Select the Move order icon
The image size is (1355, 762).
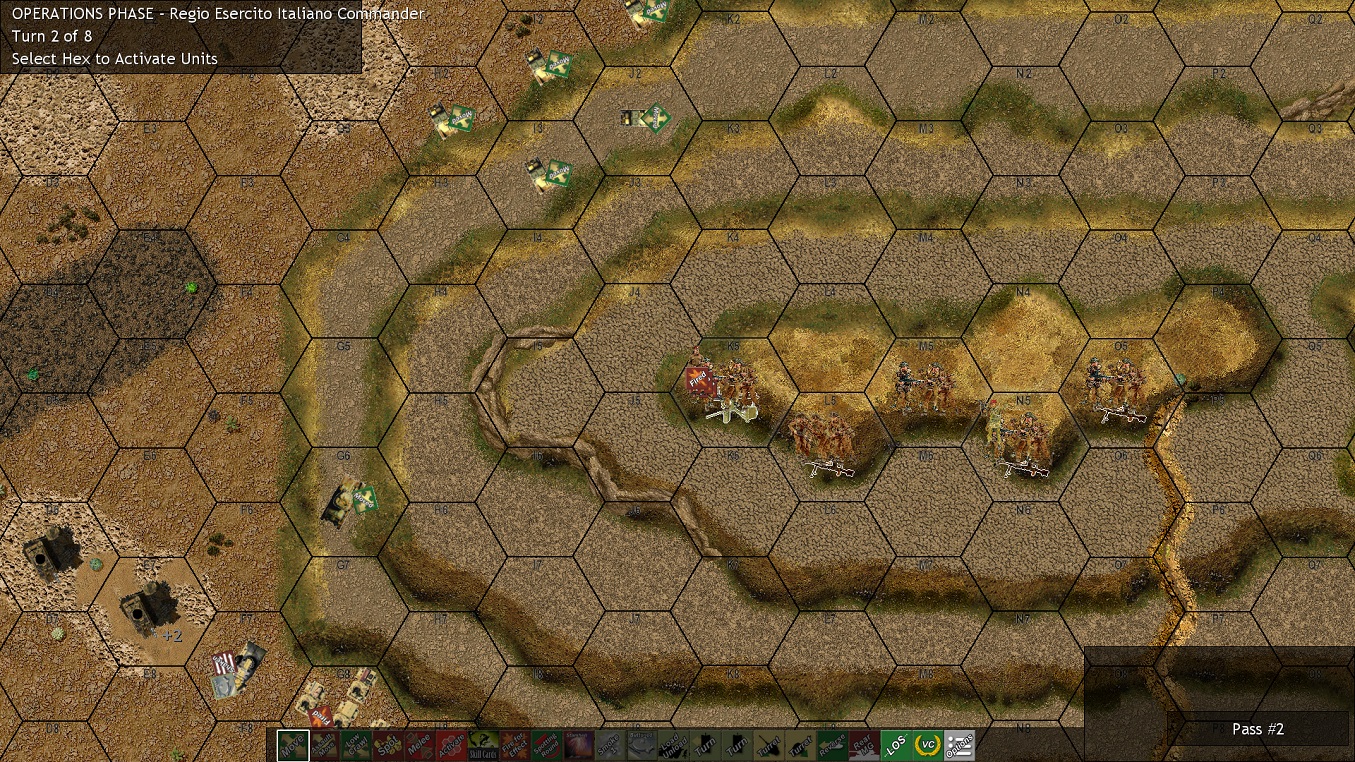(291, 746)
